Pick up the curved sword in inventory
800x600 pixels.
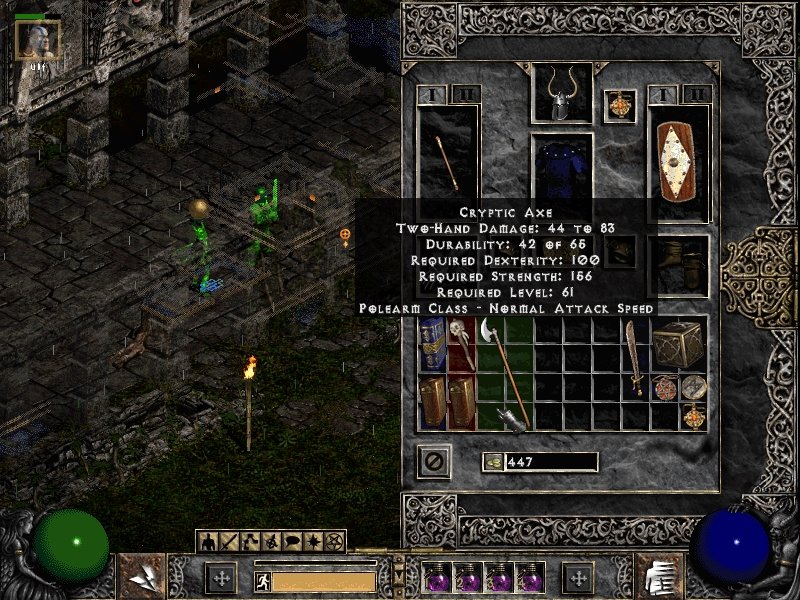pyautogui.click(x=635, y=358)
